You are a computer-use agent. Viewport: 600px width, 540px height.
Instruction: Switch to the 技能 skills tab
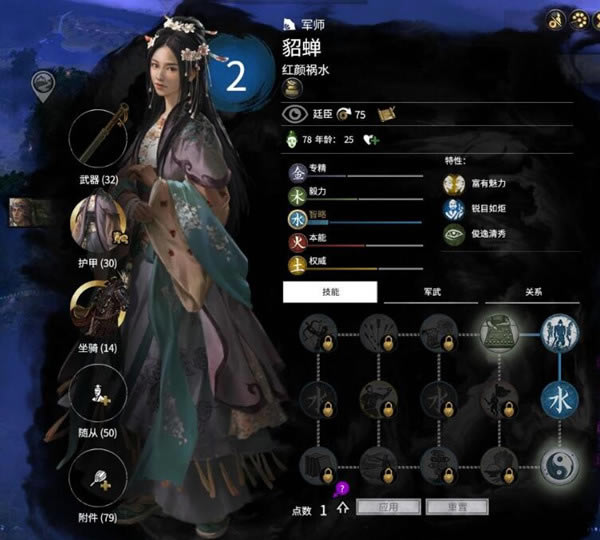tap(330, 292)
